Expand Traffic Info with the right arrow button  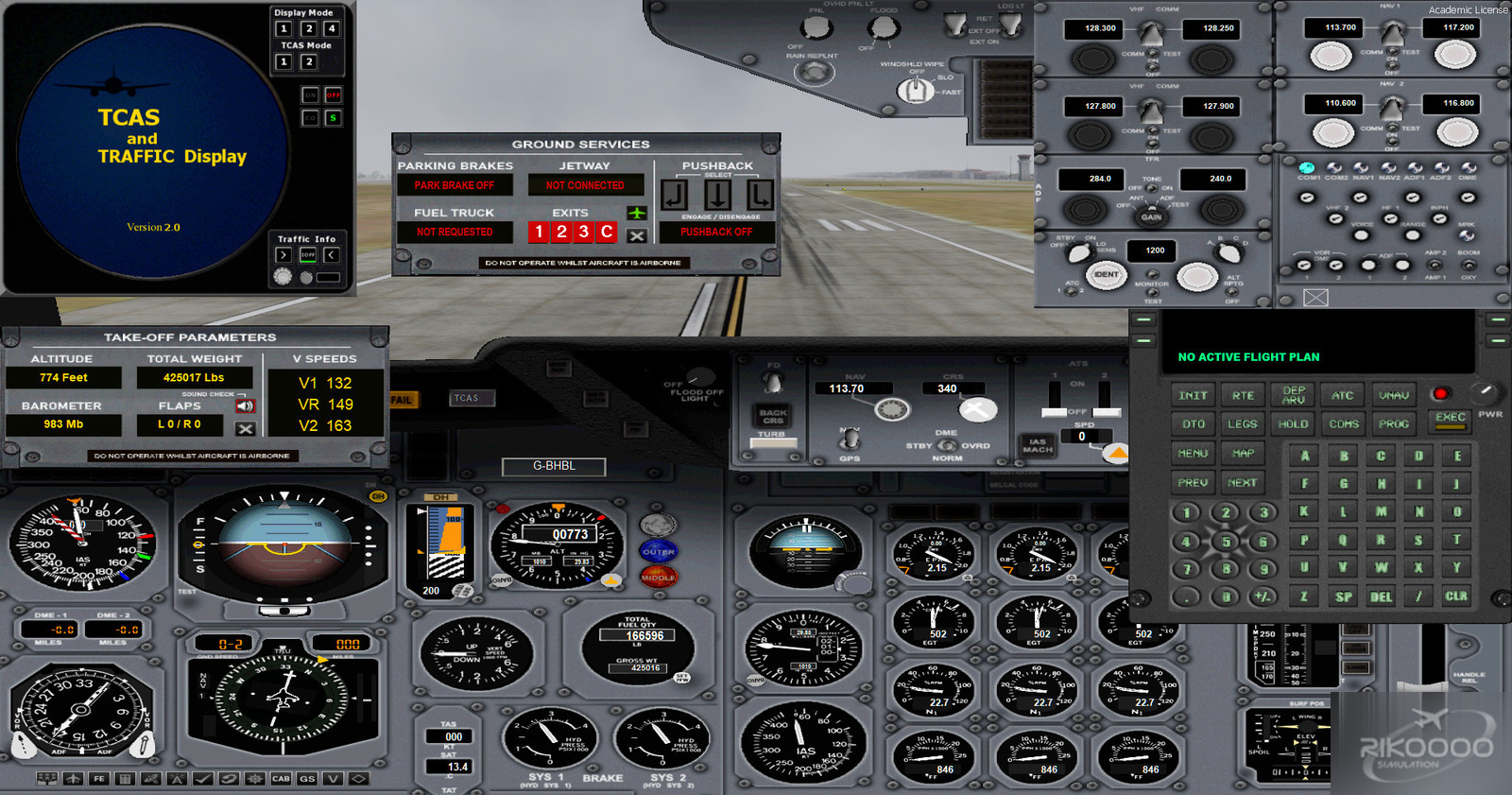(x=283, y=254)
